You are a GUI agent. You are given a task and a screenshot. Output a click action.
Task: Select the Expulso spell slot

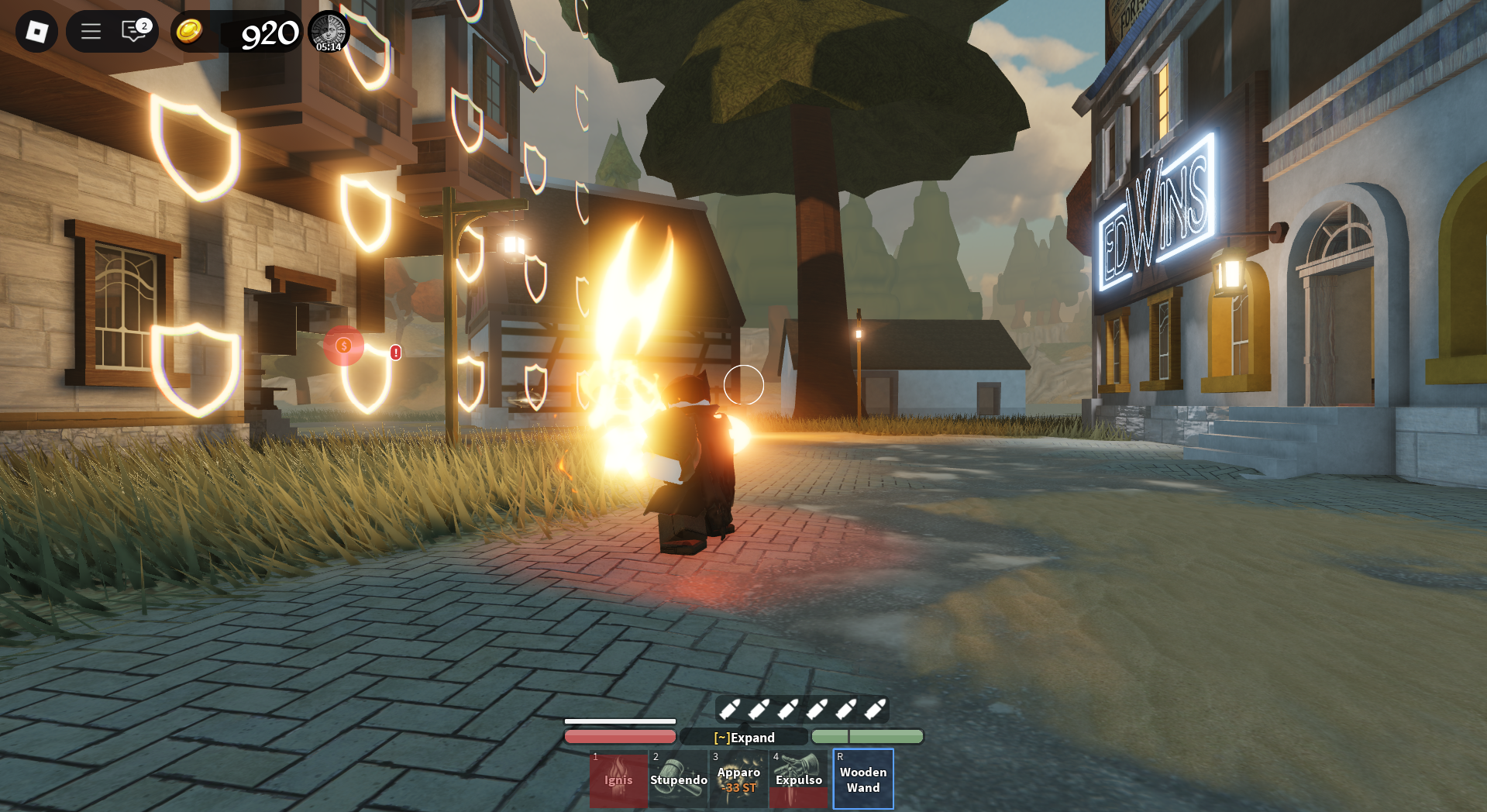click(799, 779)
